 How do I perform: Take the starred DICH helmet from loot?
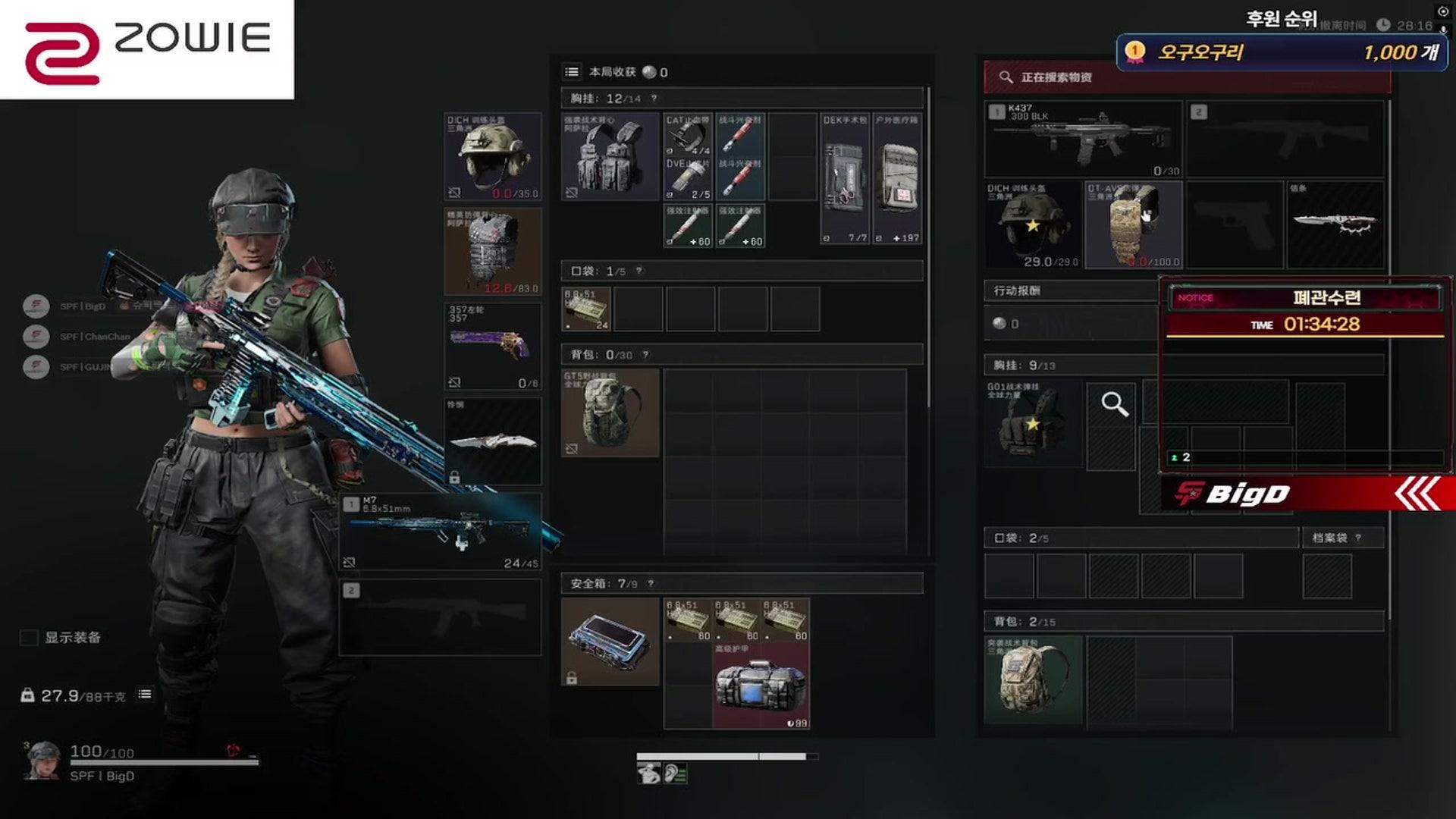click(1033, 224)
